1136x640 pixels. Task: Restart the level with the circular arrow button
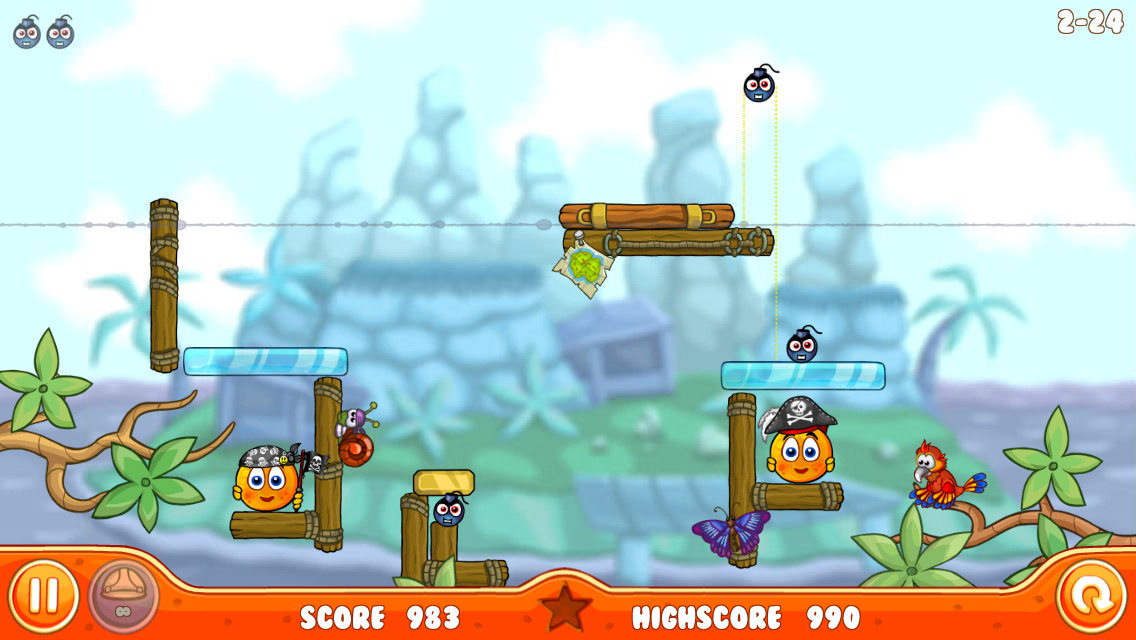pos(1091,597)
